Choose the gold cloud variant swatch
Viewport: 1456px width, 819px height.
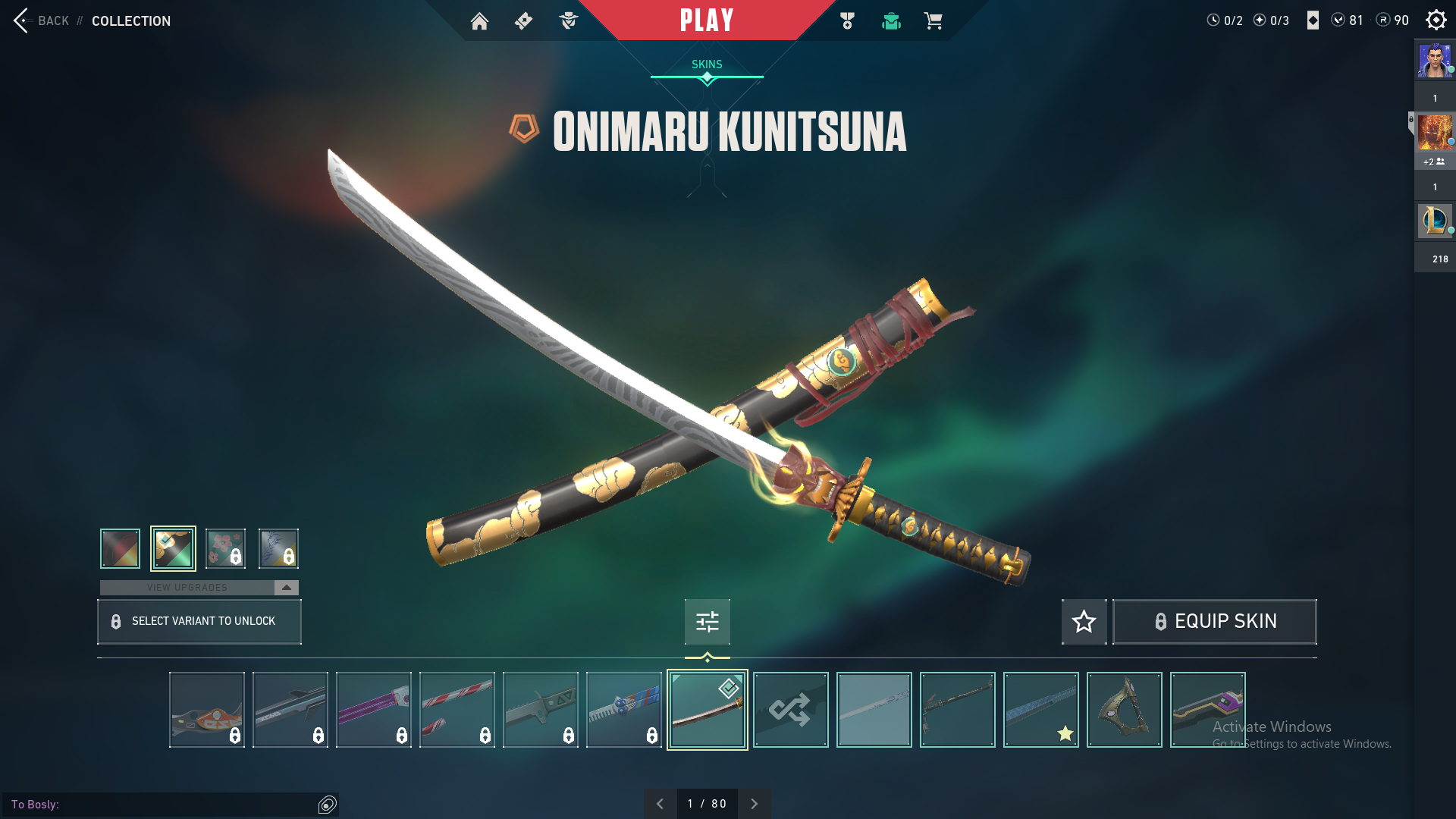pos(173,548)
